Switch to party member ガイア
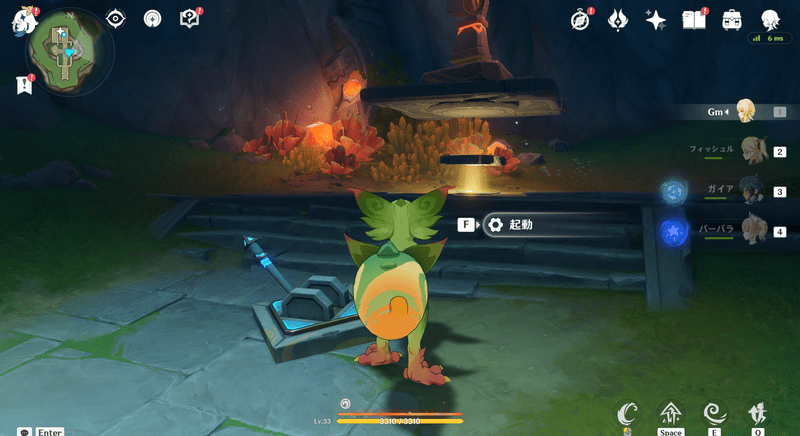800x436 pixels. tap(755, 191)
